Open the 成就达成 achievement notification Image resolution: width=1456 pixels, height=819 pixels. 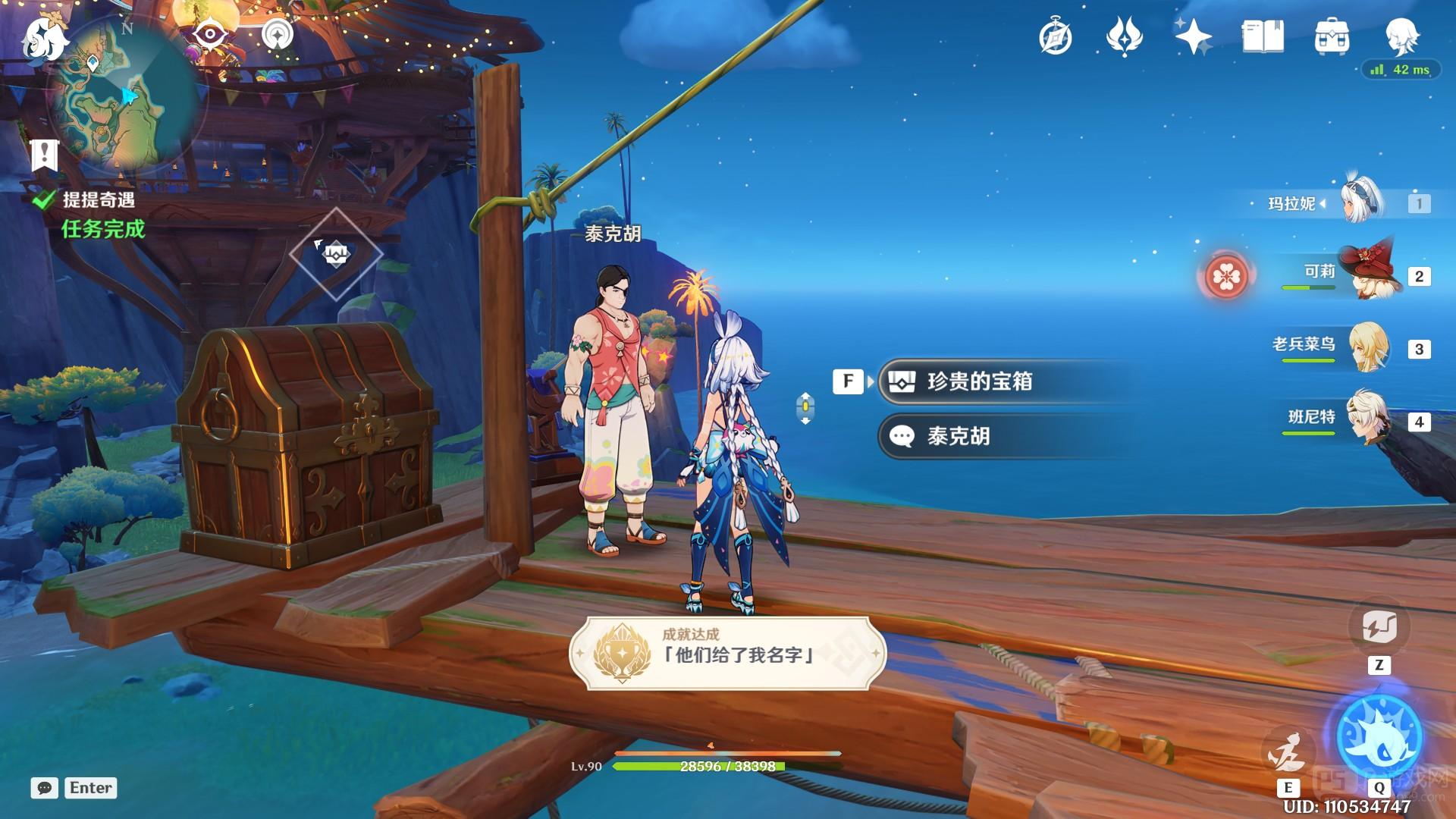click(x=727, y=653)
